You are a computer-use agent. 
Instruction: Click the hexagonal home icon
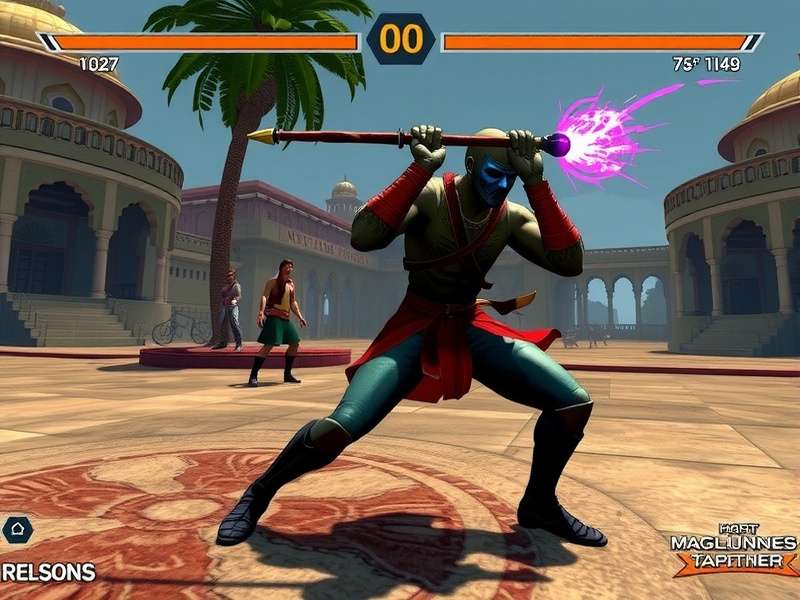(17, 530)
